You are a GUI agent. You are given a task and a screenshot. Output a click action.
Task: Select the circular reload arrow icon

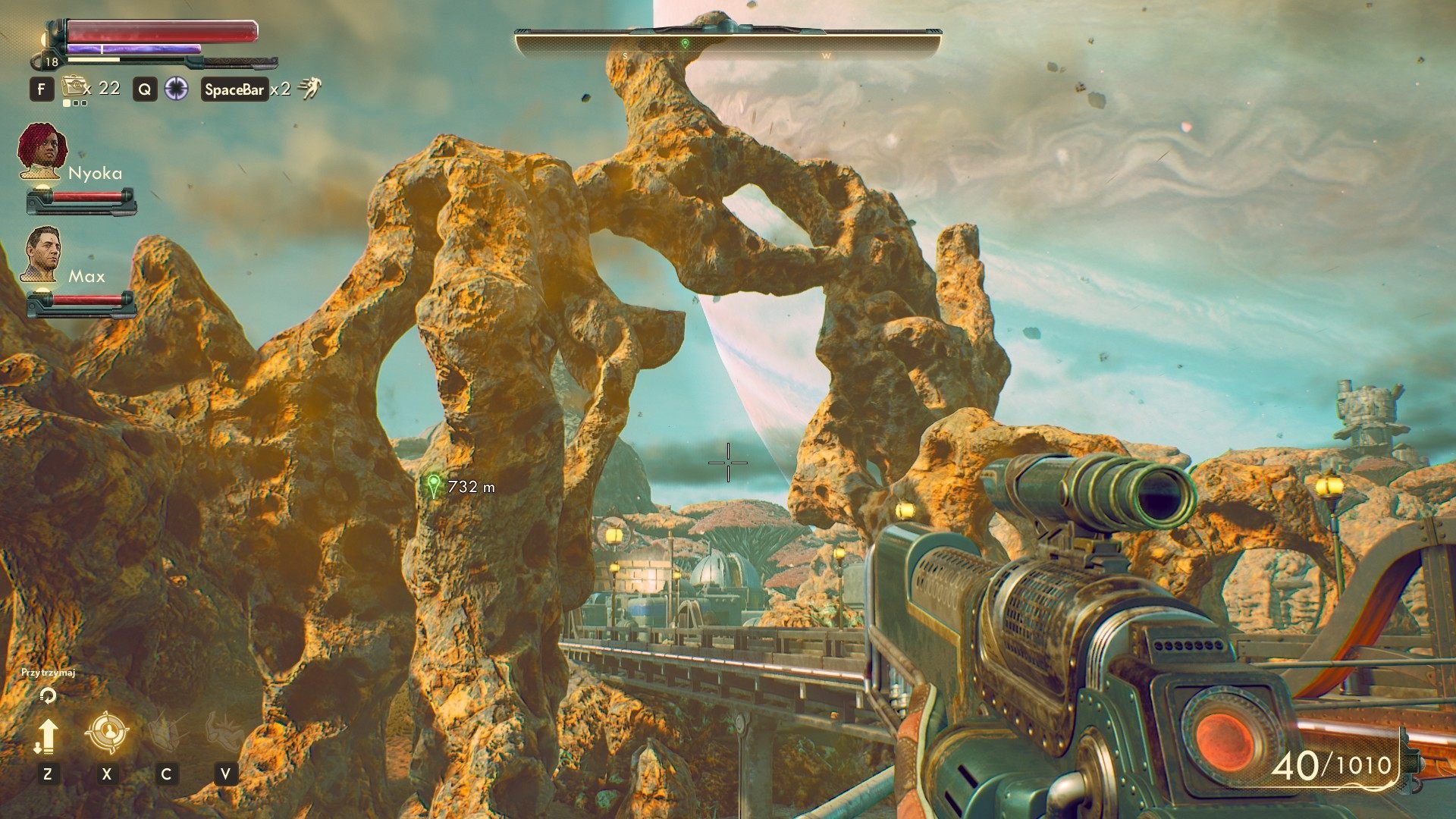[48, 695]
